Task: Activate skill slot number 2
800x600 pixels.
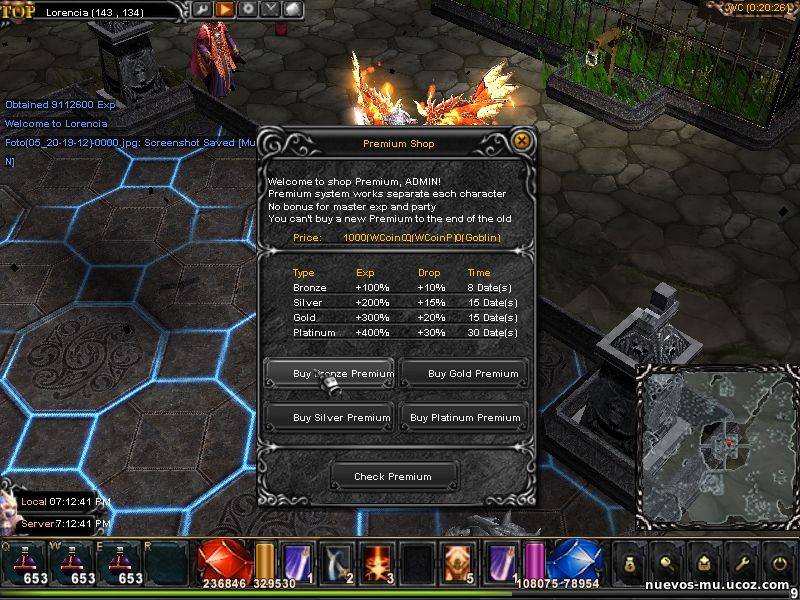Action: 338,562
